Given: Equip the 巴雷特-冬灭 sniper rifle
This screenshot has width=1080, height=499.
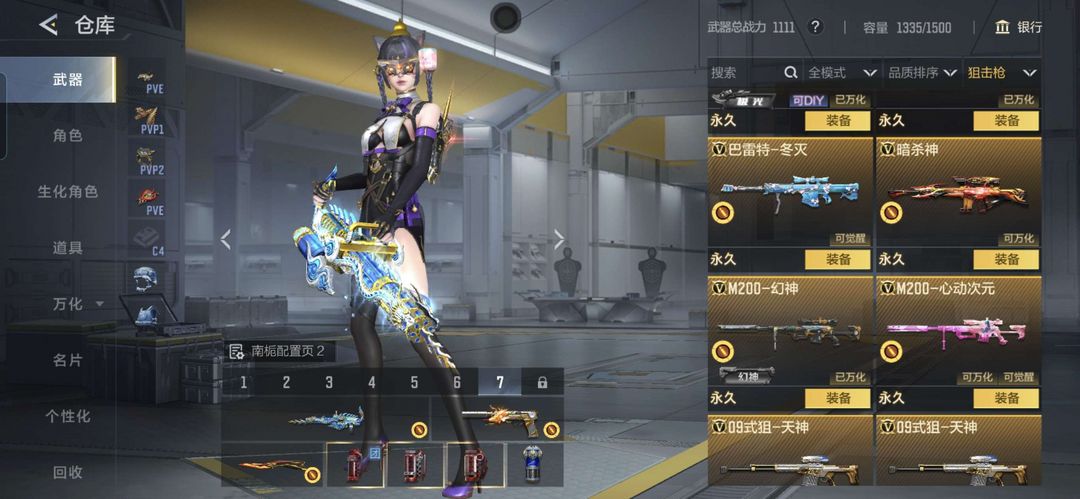Looking at the screenshot, I should 838,259.
